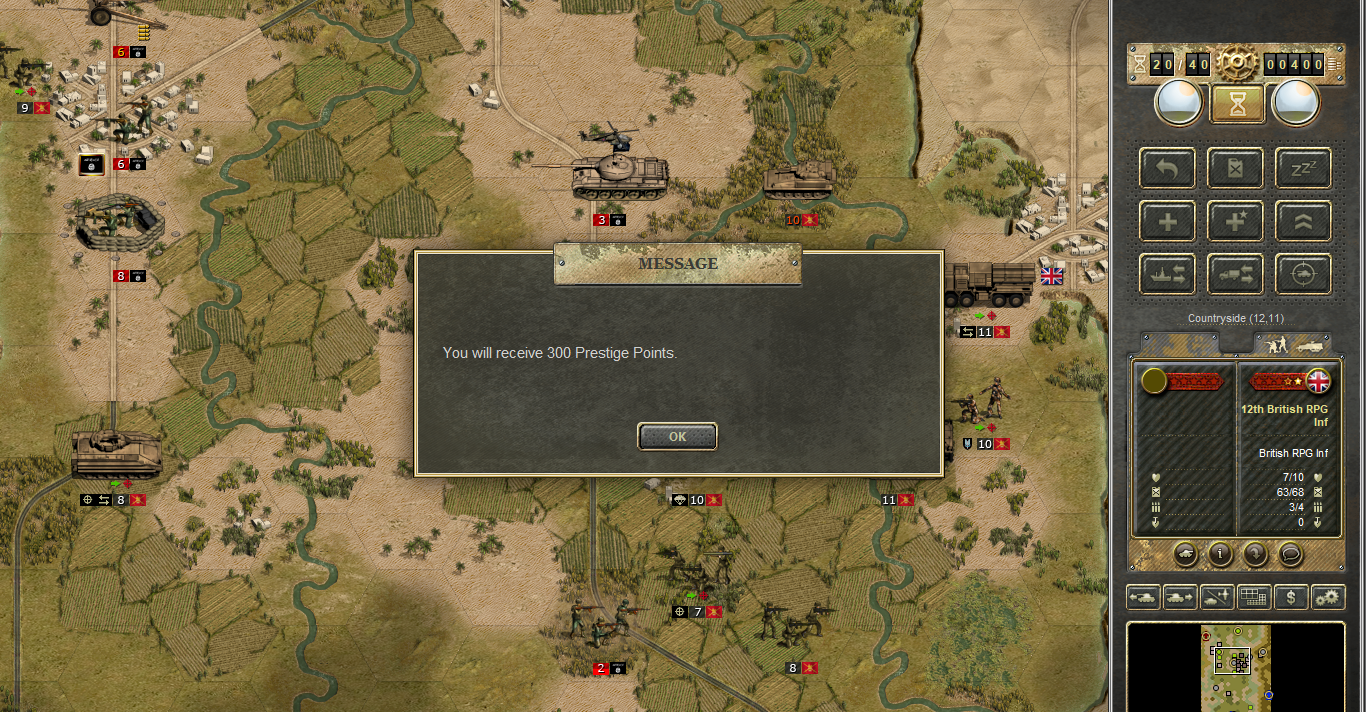Click the minimap to move the view
The image size is (1366, 712).
pos(1236,665)
